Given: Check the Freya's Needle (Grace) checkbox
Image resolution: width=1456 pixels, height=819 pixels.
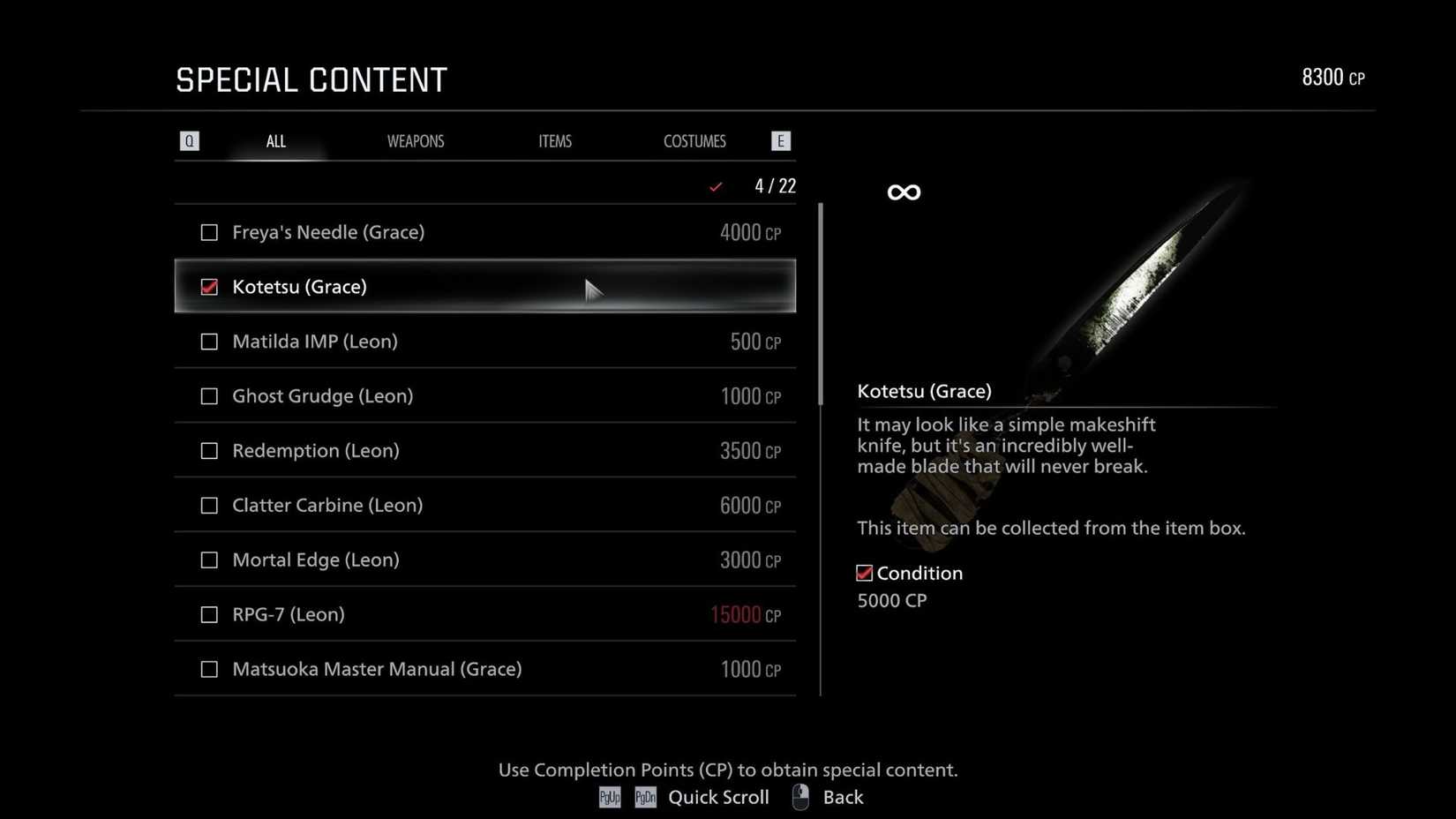Looking at the screenshot, I should [x=209, y=232].
